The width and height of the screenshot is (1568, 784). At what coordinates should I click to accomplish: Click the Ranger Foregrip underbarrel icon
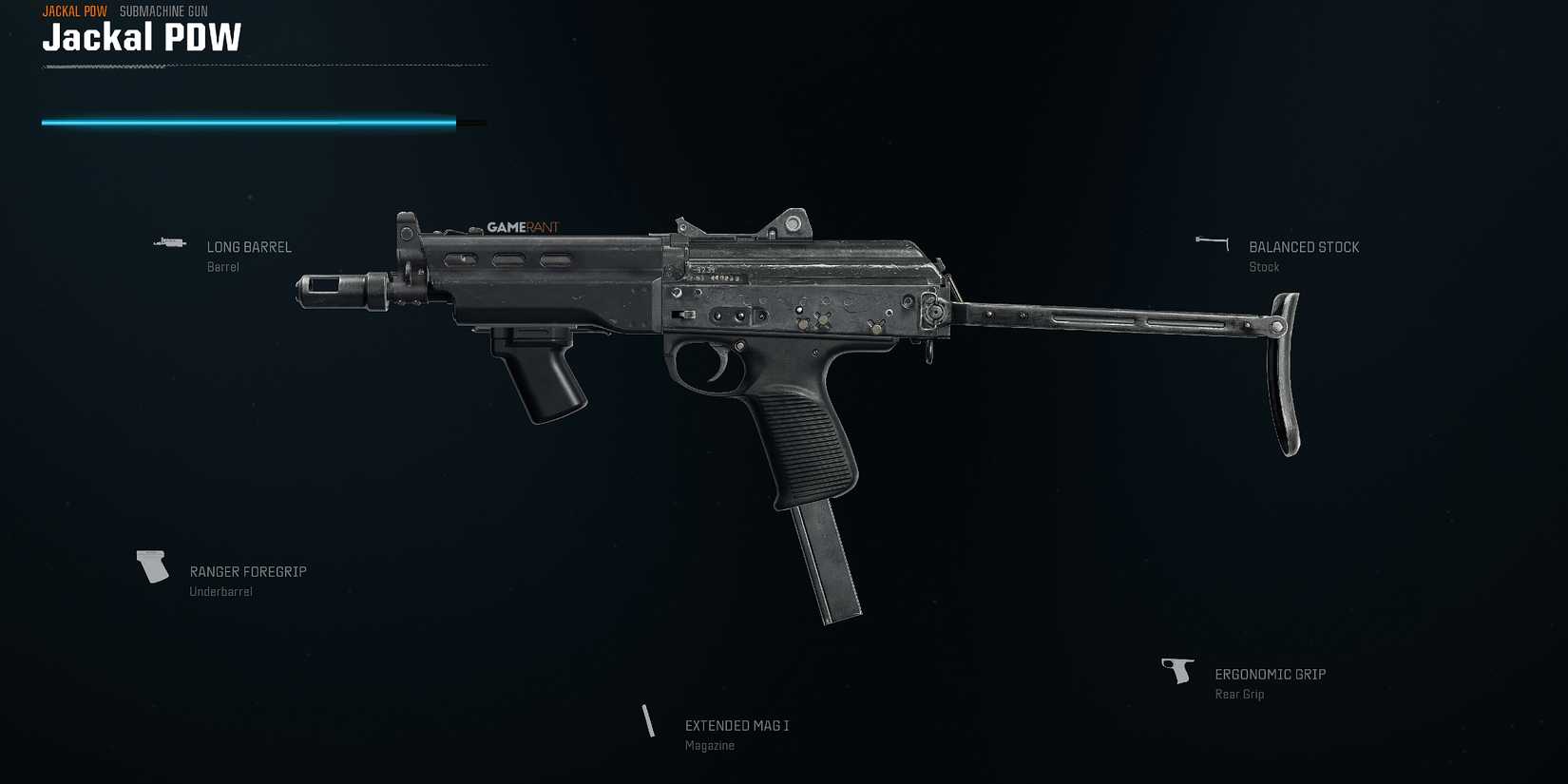click(x=152, y=566)
